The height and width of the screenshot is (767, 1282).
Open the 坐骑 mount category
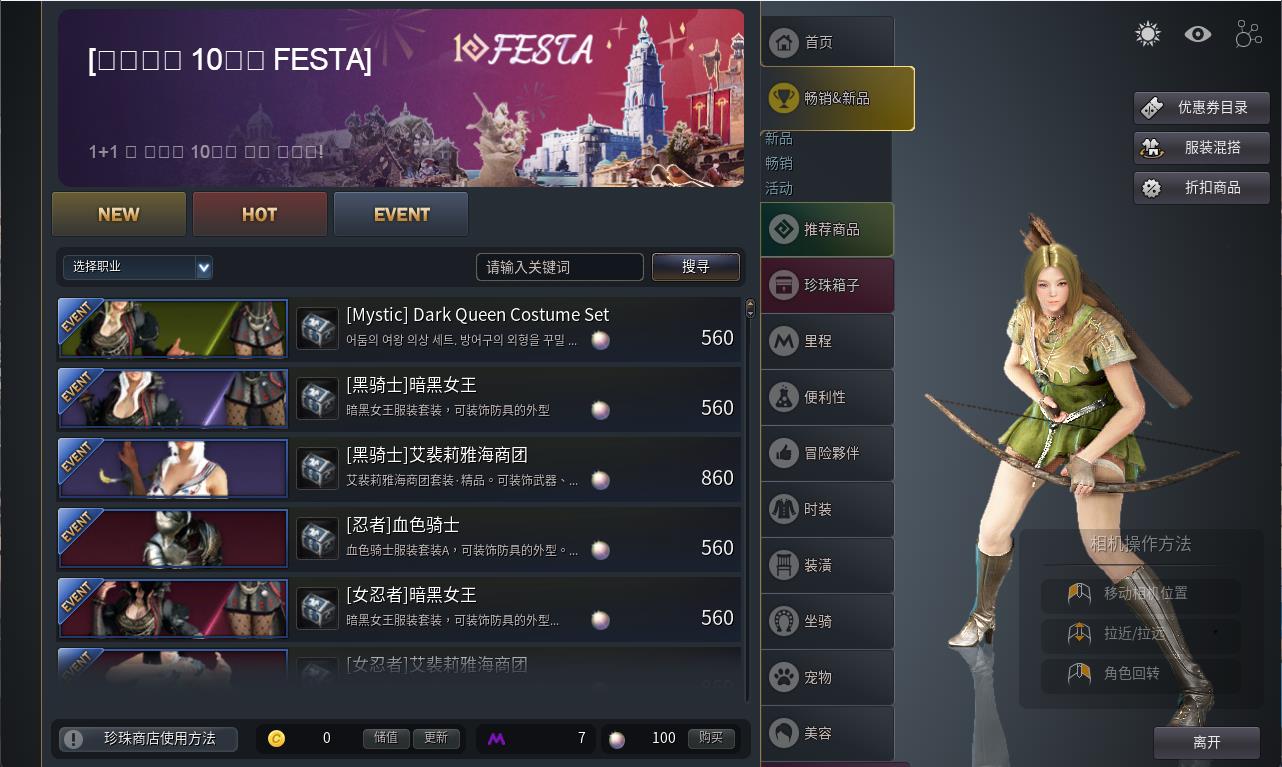[827, 621]
